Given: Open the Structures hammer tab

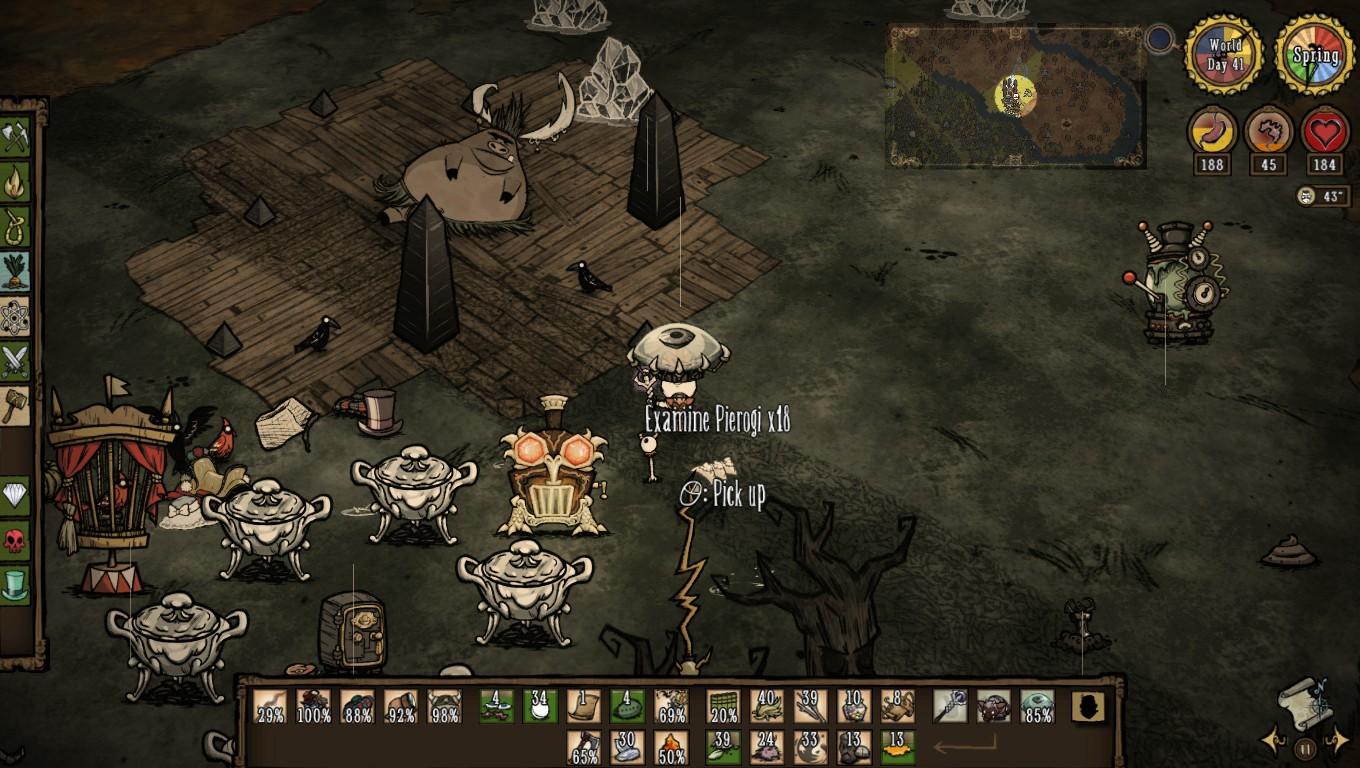Looking at the screenshot, I should [x=15, y=406].
